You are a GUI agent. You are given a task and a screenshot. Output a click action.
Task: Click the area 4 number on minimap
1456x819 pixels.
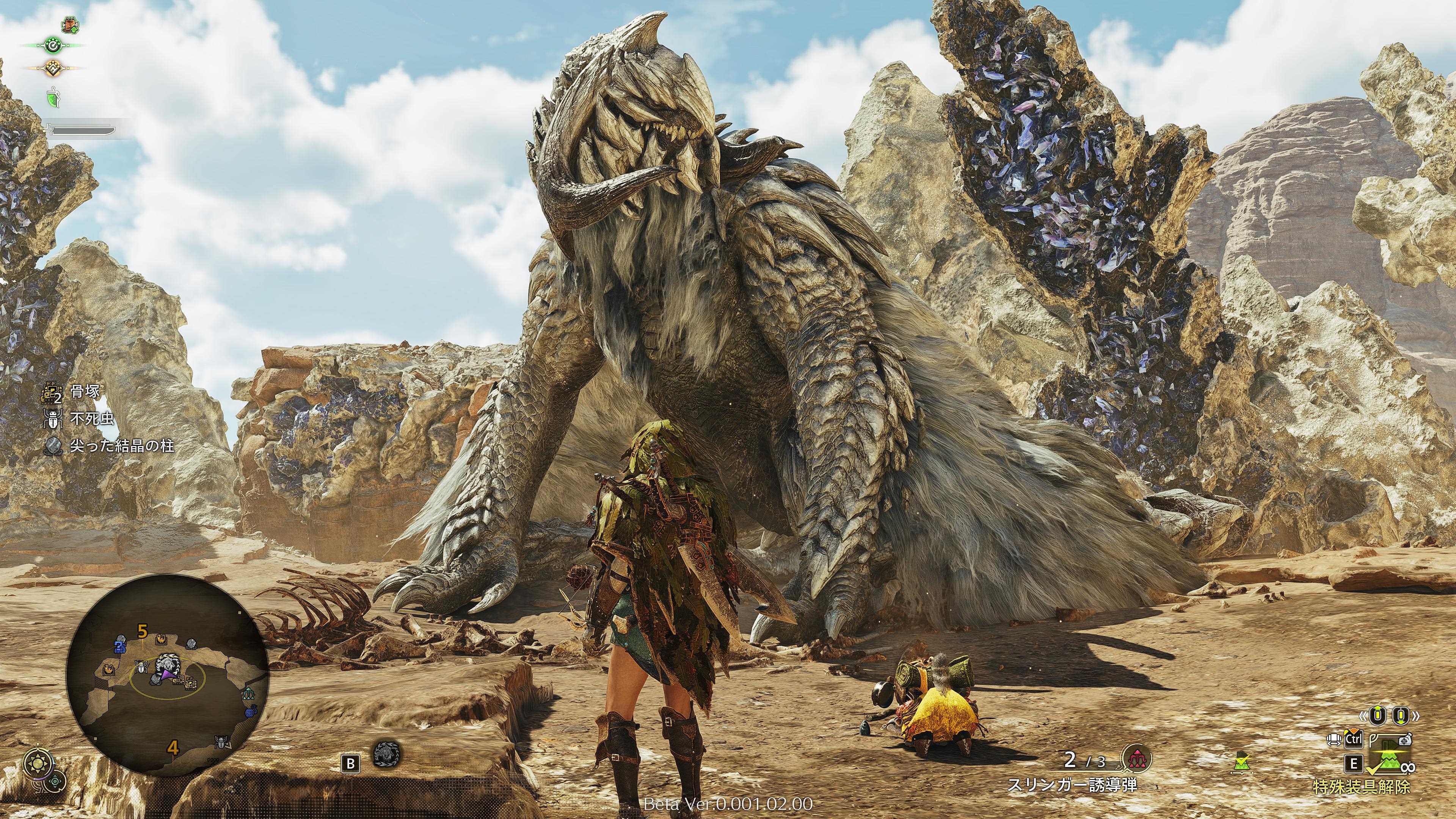(x=173, y=748)
